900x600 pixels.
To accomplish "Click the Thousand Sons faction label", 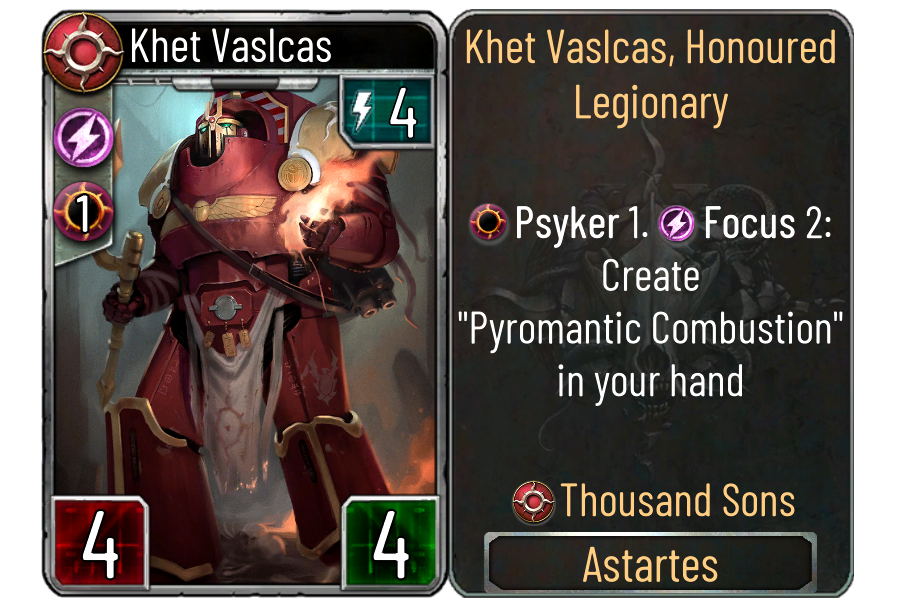I will (x=653, y=501).
